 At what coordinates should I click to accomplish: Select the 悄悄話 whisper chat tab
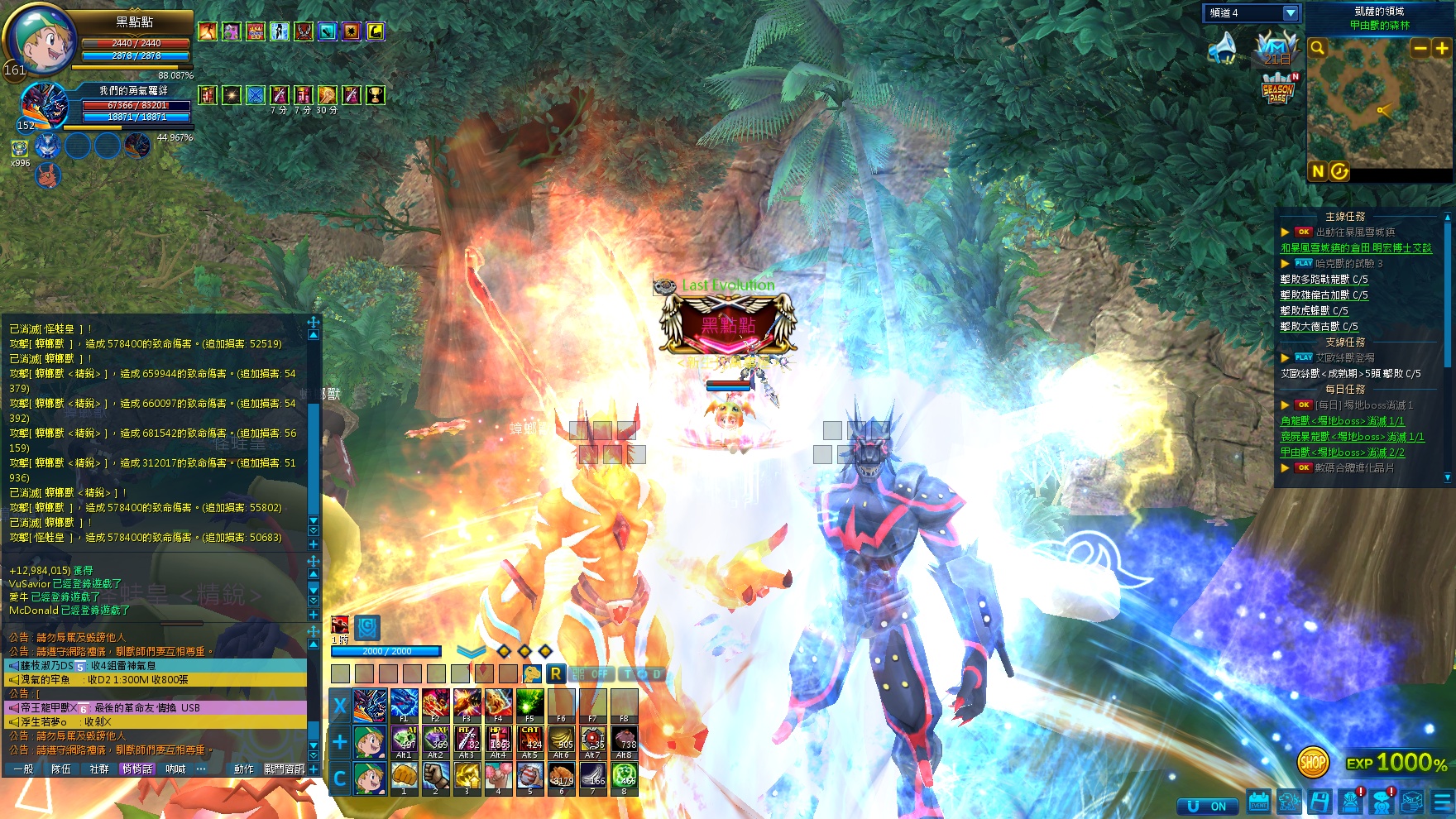137,769
